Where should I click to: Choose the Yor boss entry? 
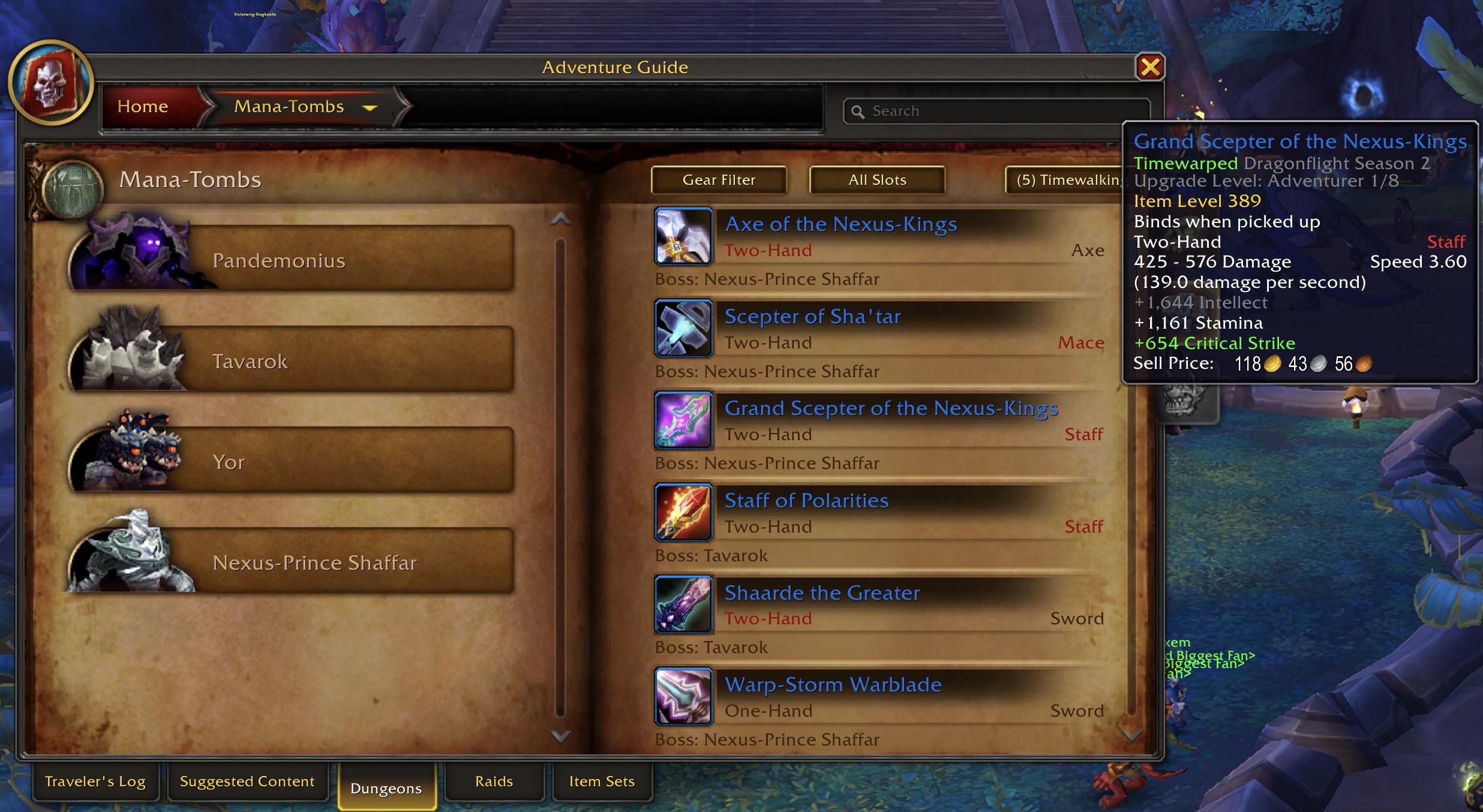pyautogui.click(x=291, y=462)
